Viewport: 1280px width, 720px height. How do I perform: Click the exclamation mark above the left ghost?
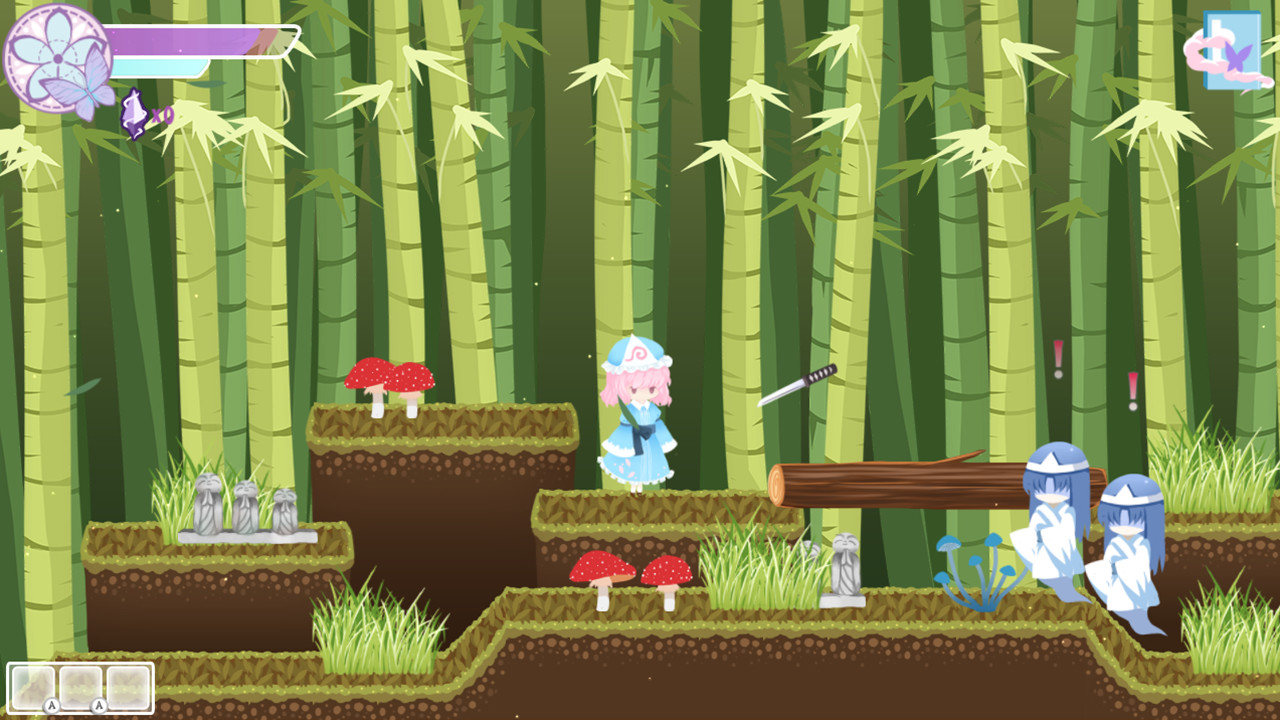pos(1055,356)
